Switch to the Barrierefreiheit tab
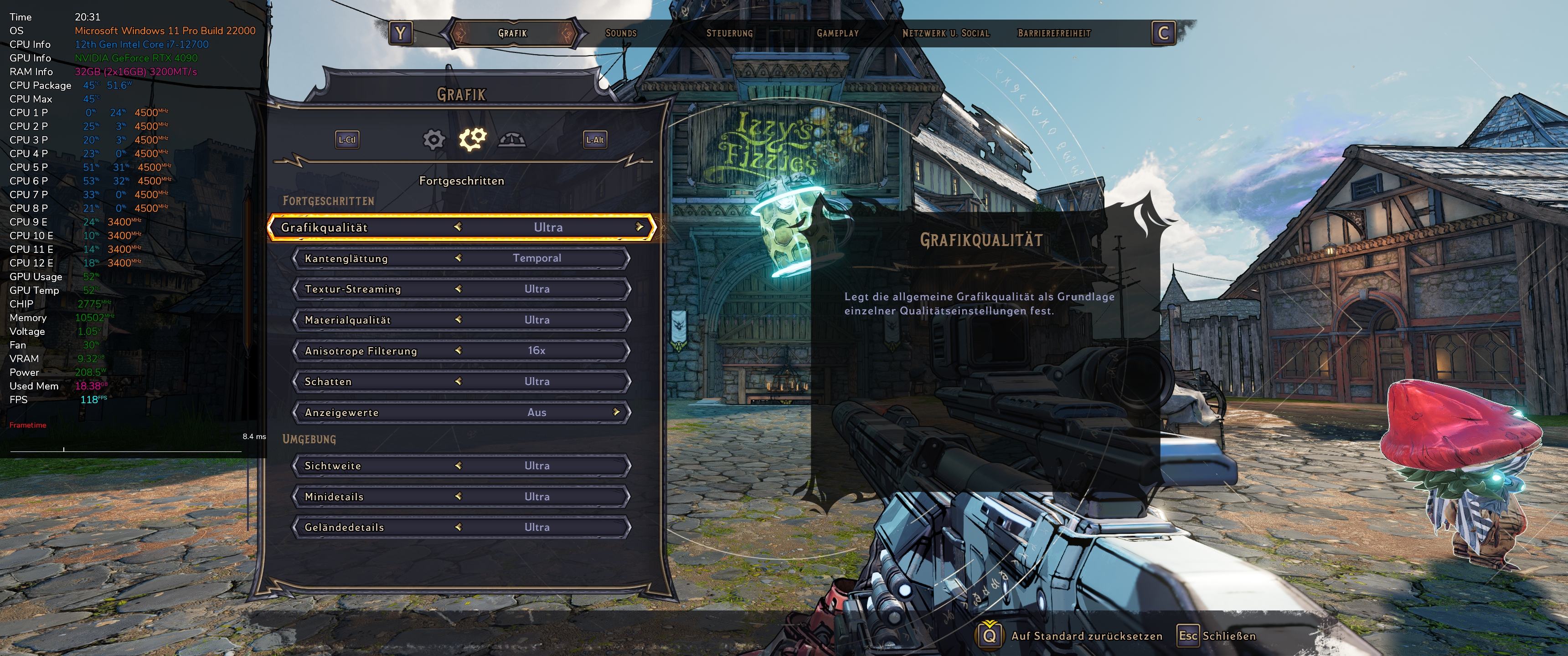 [1054, 33]
